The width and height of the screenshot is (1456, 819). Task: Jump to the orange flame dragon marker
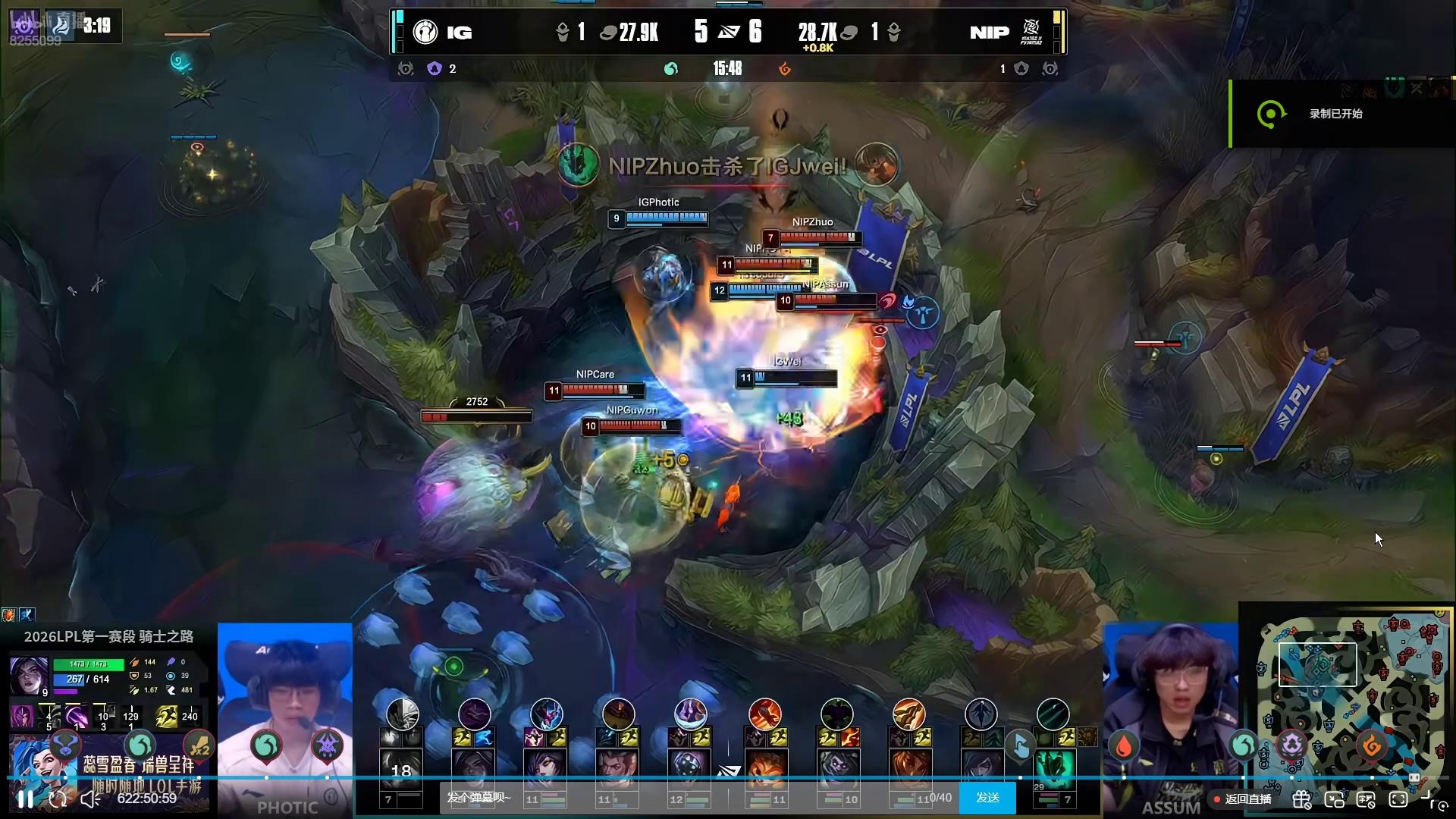point(1371,747)
